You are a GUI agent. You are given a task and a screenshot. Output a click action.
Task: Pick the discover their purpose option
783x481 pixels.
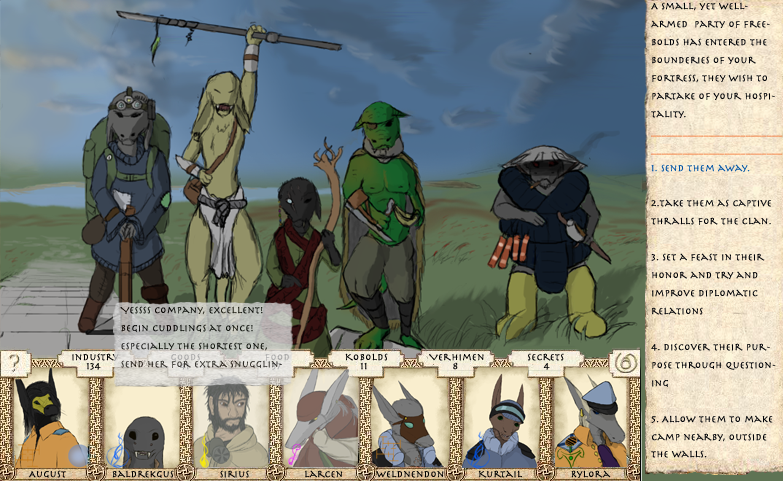coord(712,364)
